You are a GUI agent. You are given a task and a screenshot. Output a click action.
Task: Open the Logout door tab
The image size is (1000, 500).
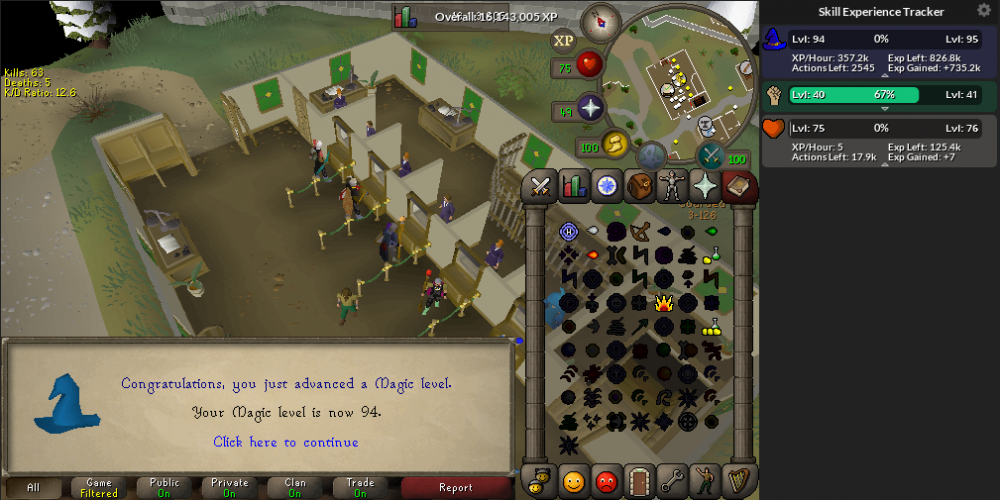click(640, 478)
